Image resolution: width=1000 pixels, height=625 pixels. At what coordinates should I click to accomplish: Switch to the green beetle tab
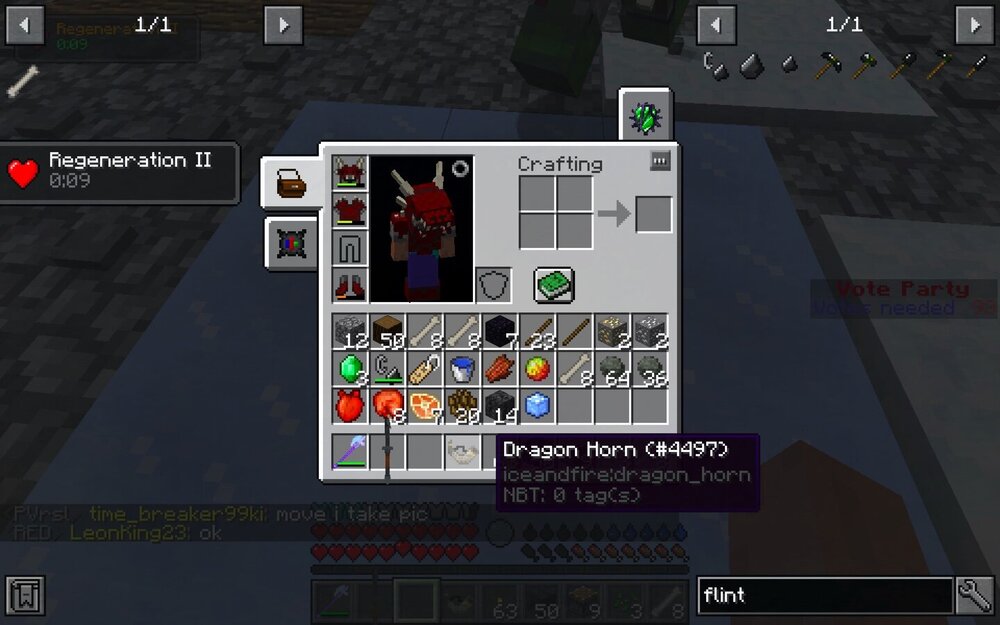click(x=645, y=117)
